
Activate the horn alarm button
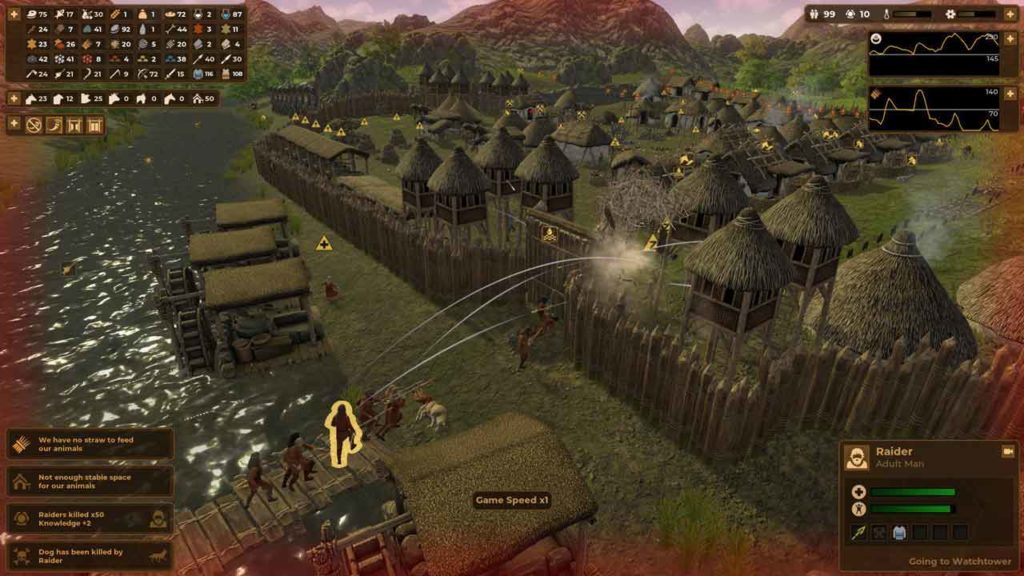pos(54,125)
